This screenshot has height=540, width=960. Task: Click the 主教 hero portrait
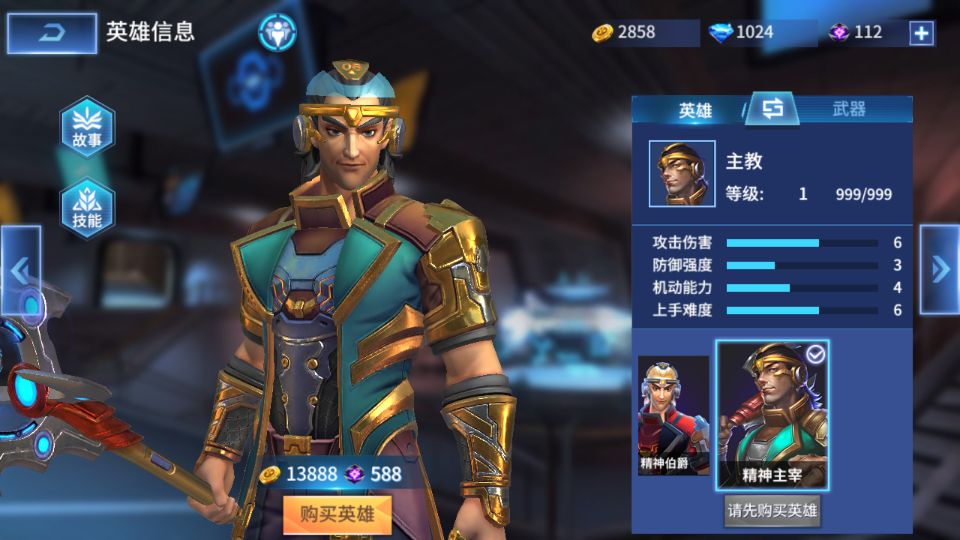(x=682, y=174)
